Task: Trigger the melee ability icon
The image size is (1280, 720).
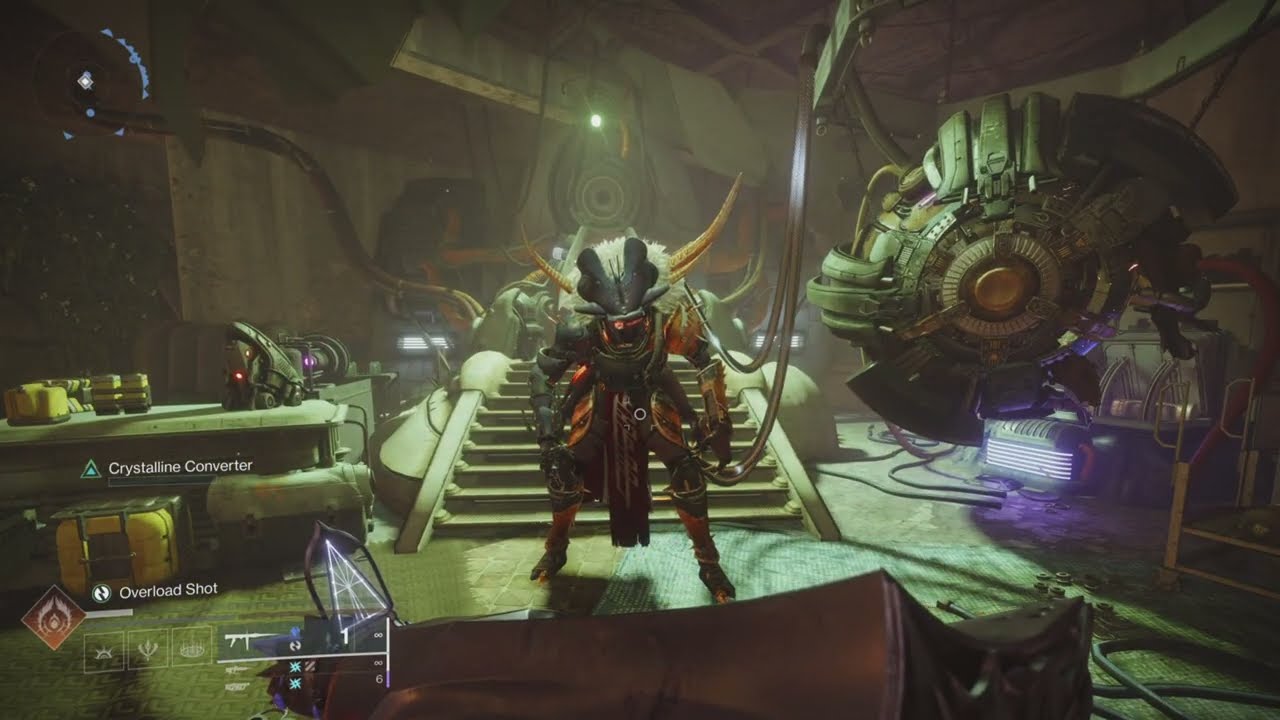Action: pos(149,650)
